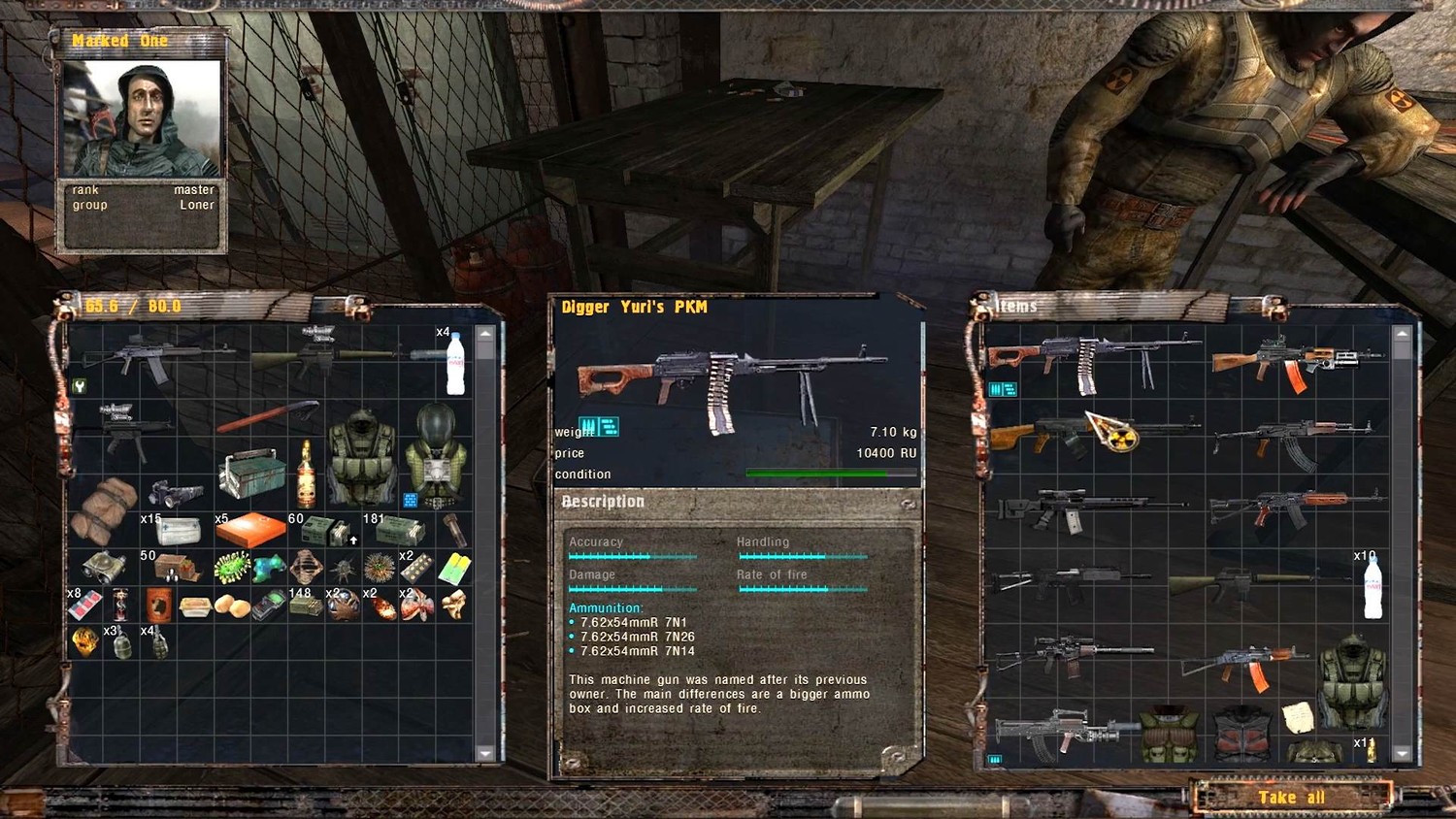Screen dimensions: 1456x819
Task: Choose the x15 bandage stack
Action: click(177, 531)
